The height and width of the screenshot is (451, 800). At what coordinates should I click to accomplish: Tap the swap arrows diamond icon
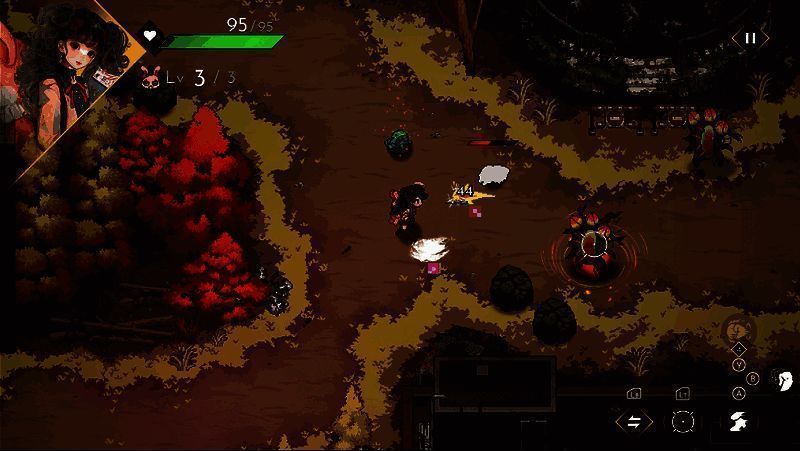click(x=634, y=421)
